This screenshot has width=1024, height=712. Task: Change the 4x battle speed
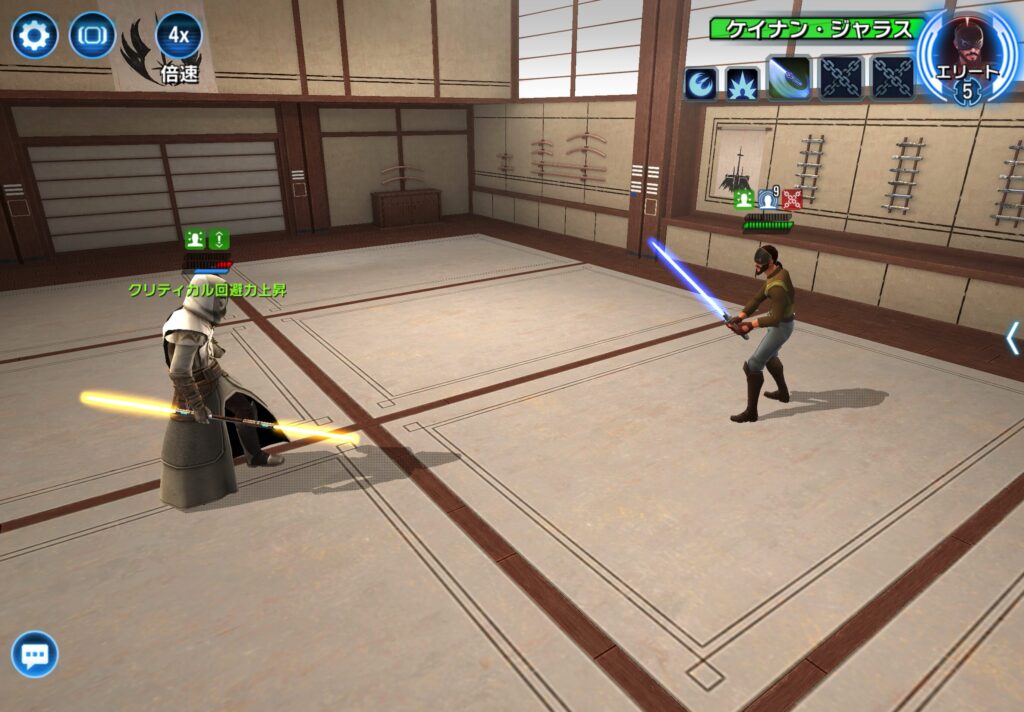click(179, 36)
